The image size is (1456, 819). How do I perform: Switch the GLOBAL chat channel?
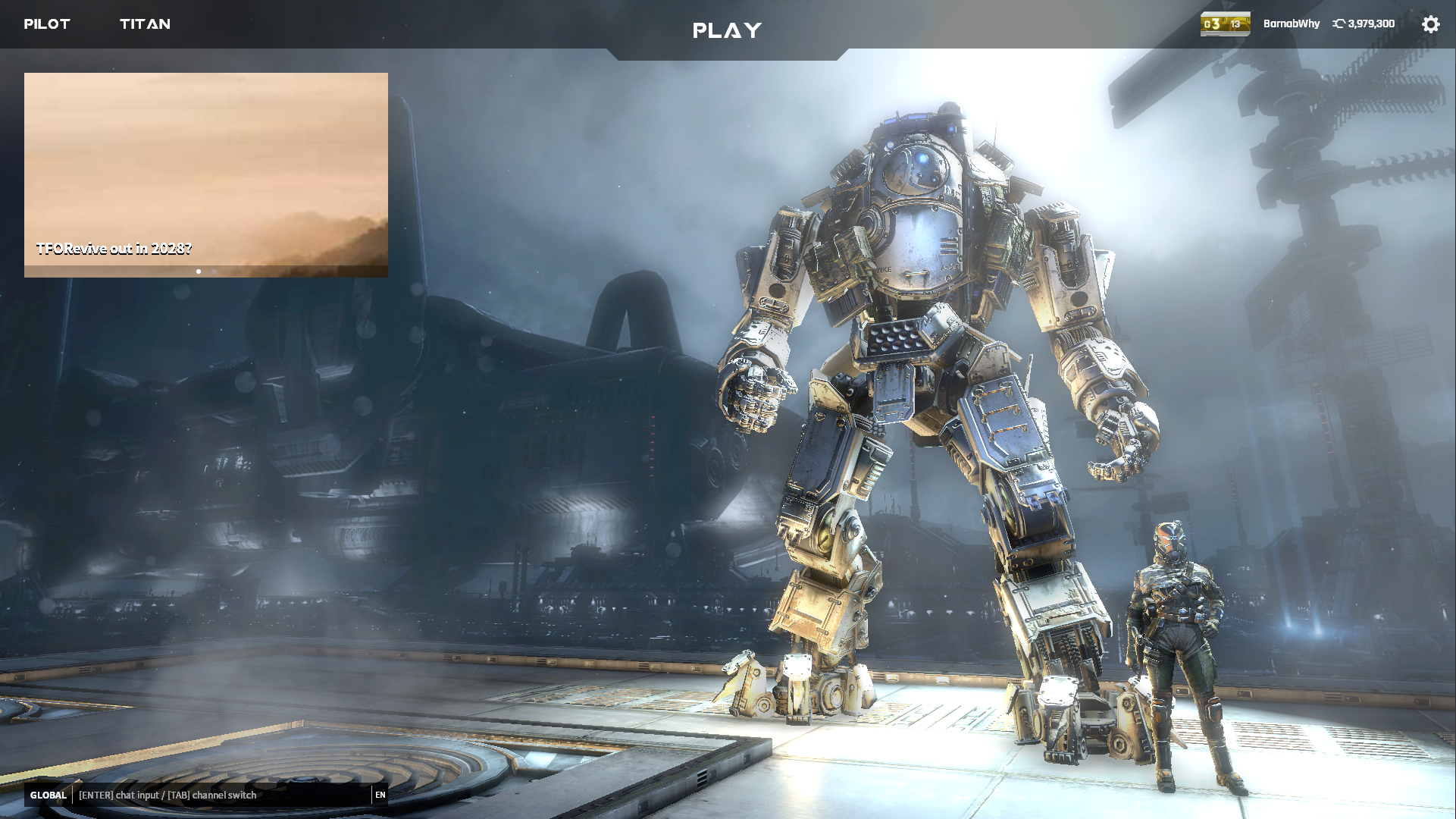point(49,795)
